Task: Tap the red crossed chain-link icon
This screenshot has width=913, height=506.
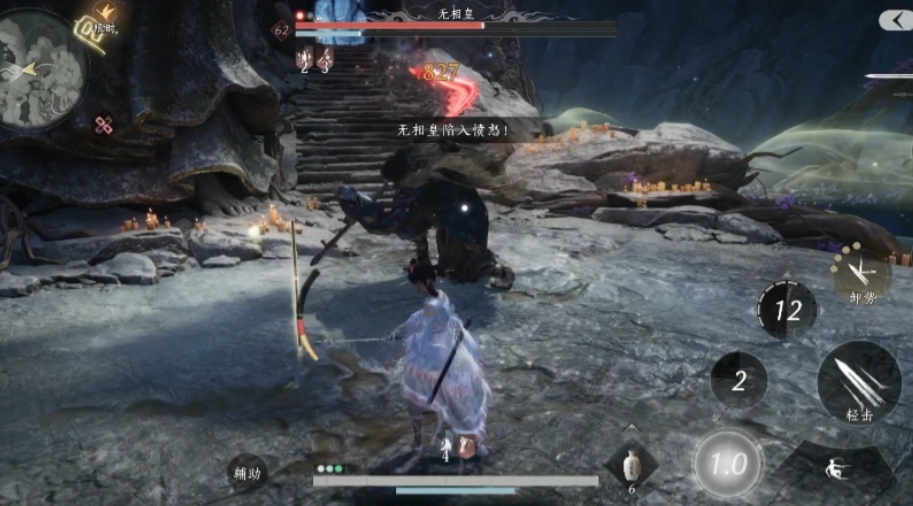Action: click(x=103, y=125)
